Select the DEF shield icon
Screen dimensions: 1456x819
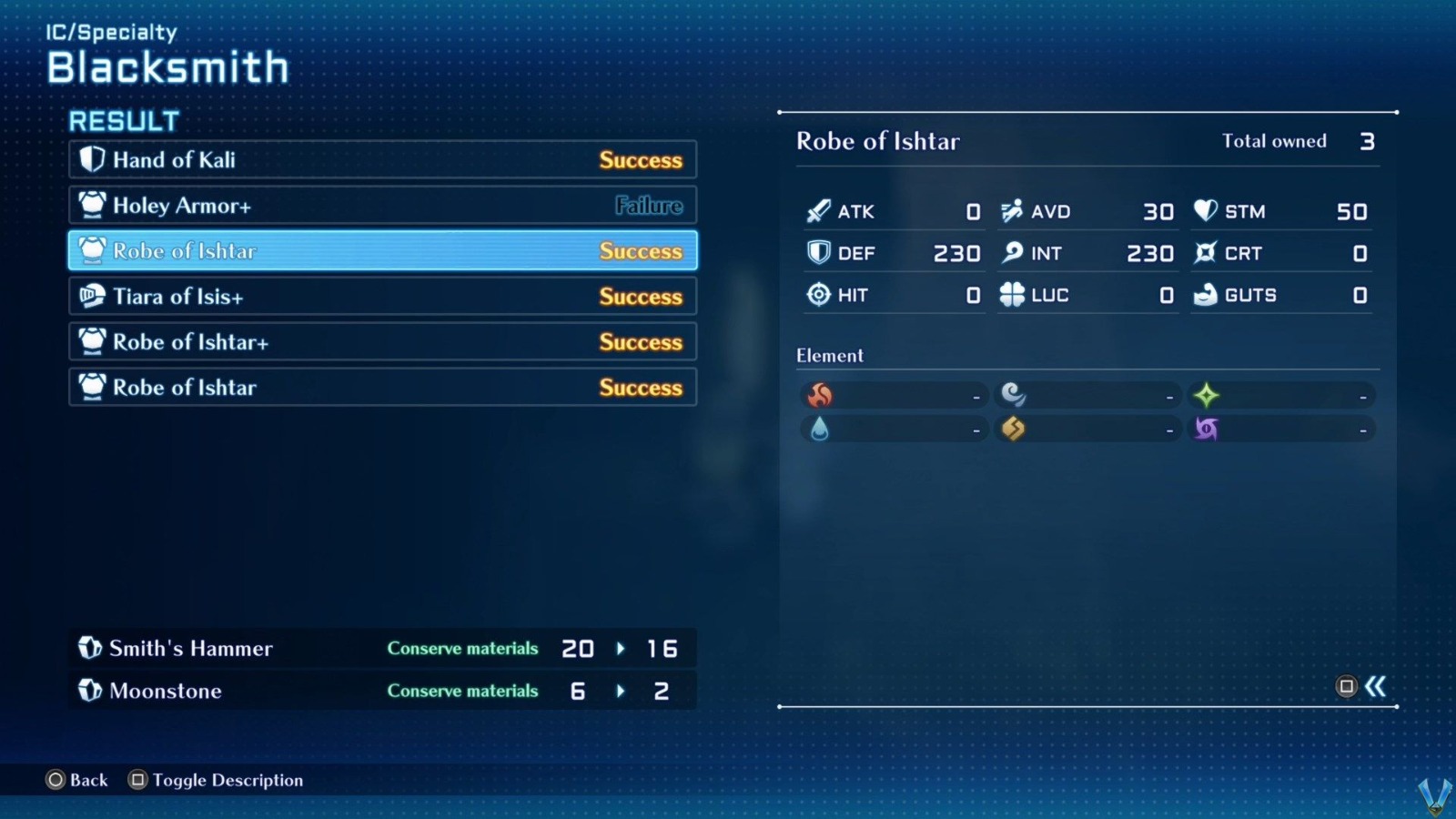click(818, 253)
